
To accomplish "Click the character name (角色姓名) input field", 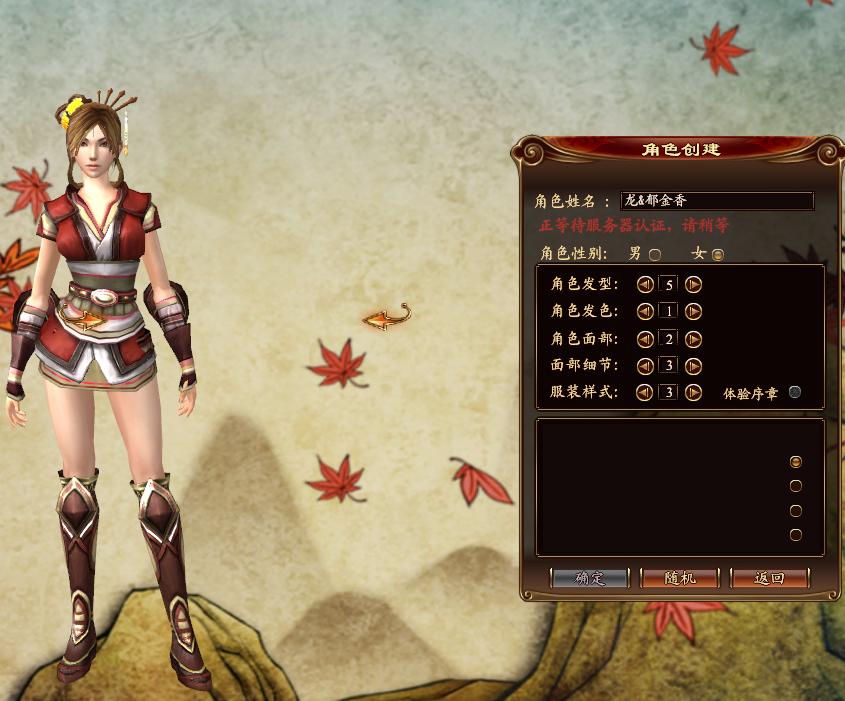I will [716, 201].
